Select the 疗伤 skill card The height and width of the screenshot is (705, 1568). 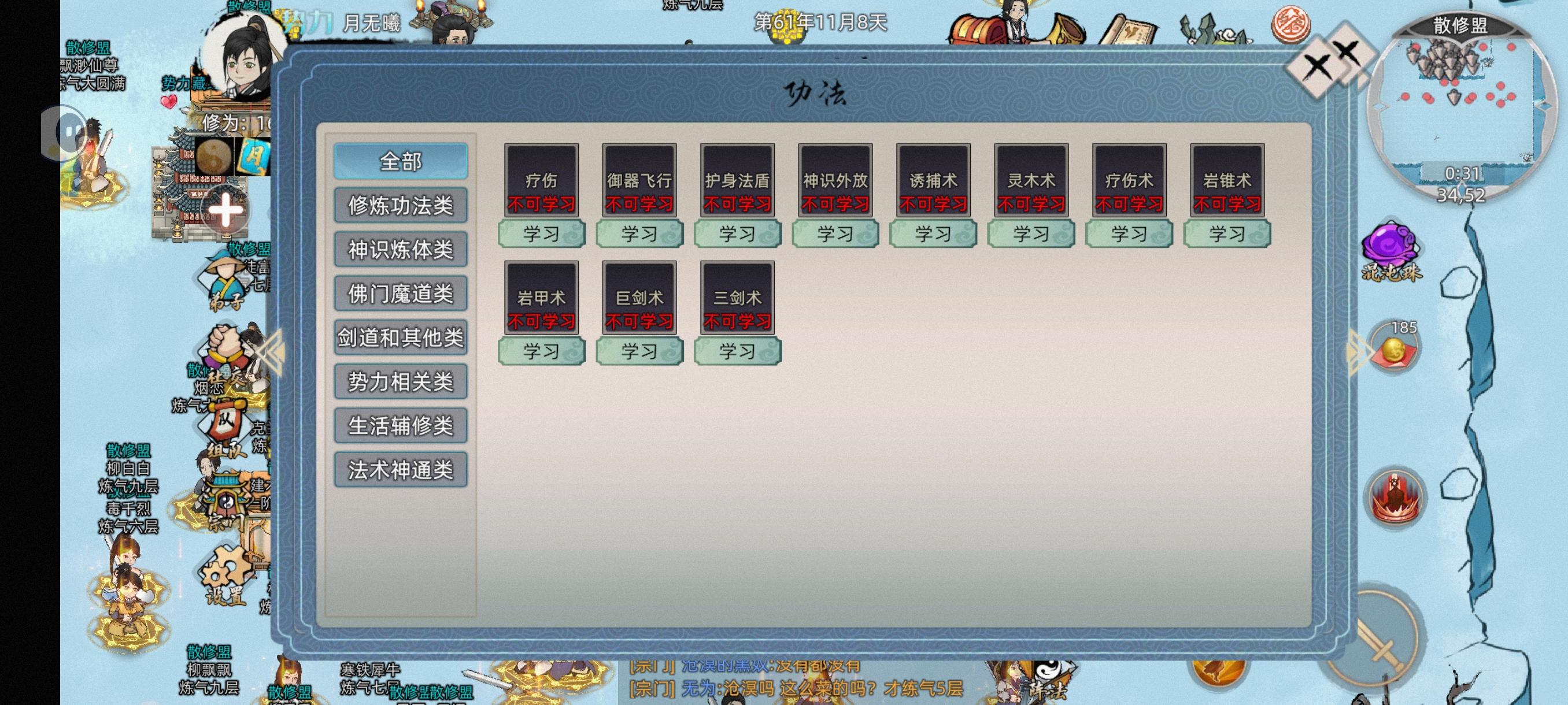(541, 180)
